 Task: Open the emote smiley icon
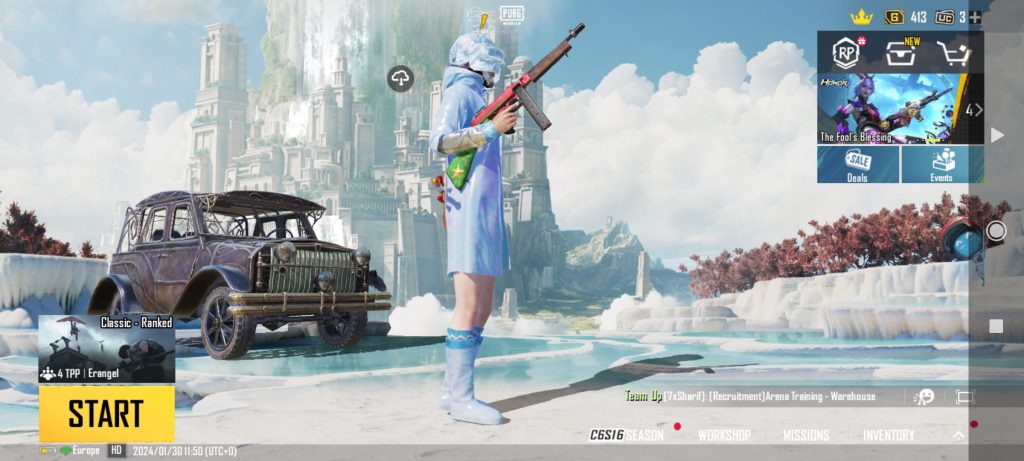pos(925,397)
